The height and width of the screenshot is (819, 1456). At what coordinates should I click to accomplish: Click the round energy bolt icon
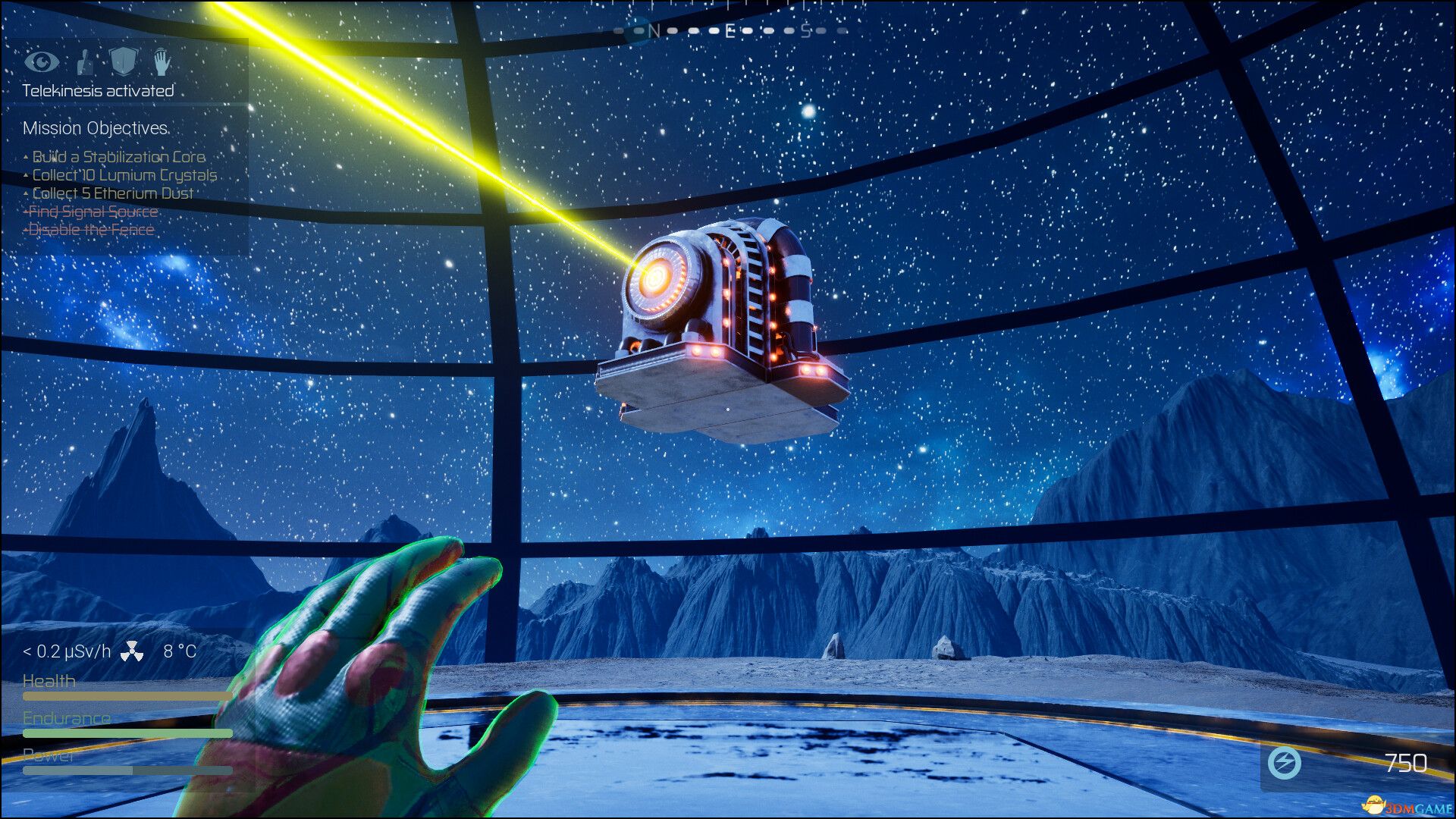point(1285,763)
